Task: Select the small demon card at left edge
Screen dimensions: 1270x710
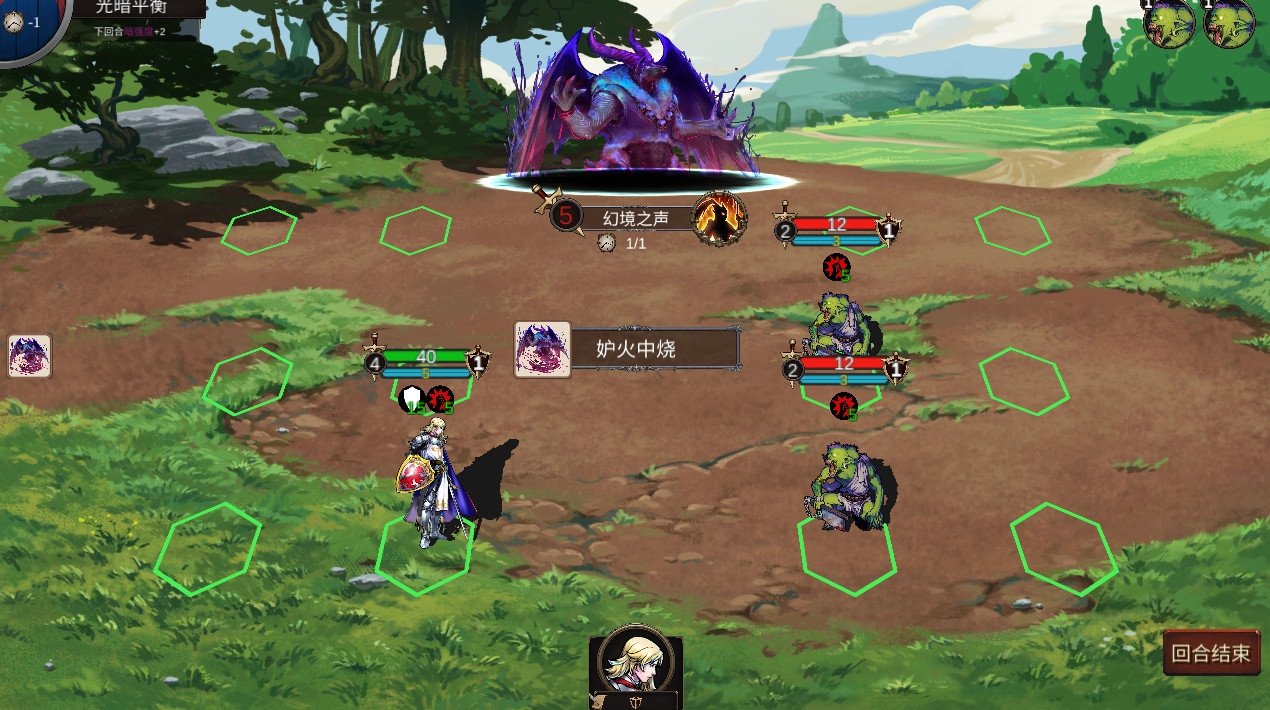Action: (29, 356)
